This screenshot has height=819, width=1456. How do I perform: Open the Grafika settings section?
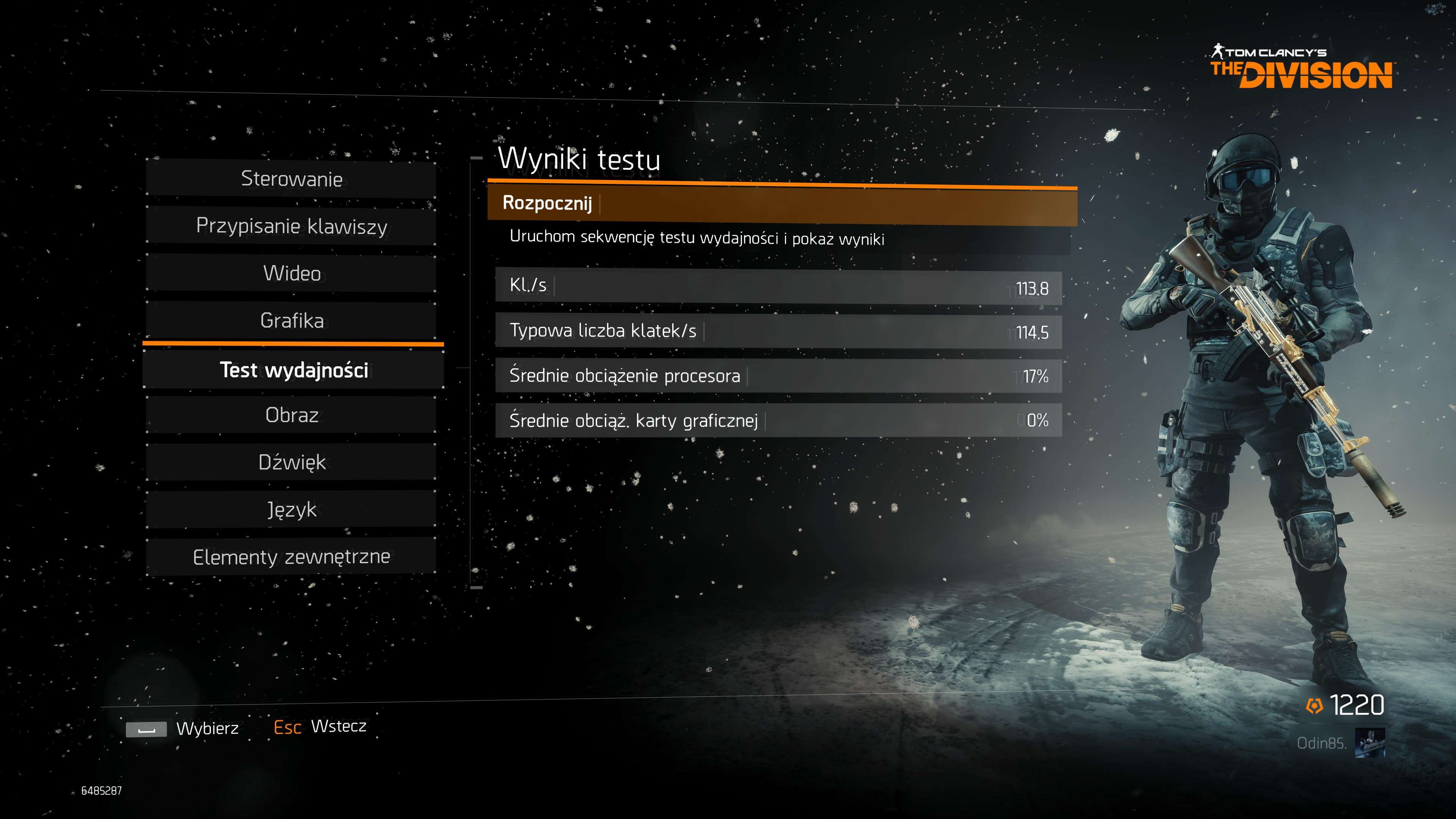[292, 320]
